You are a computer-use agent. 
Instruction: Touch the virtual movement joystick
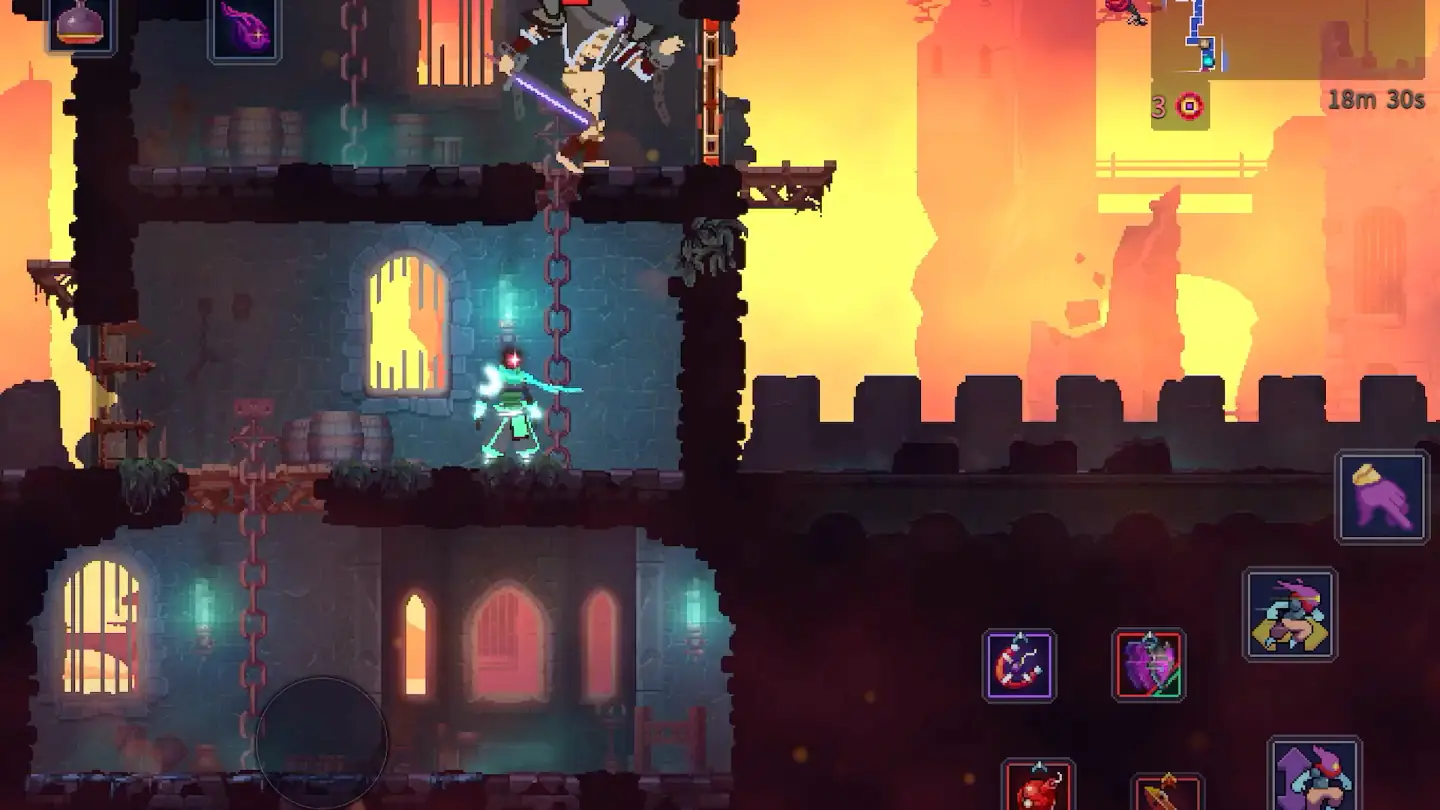coord(321,743)
